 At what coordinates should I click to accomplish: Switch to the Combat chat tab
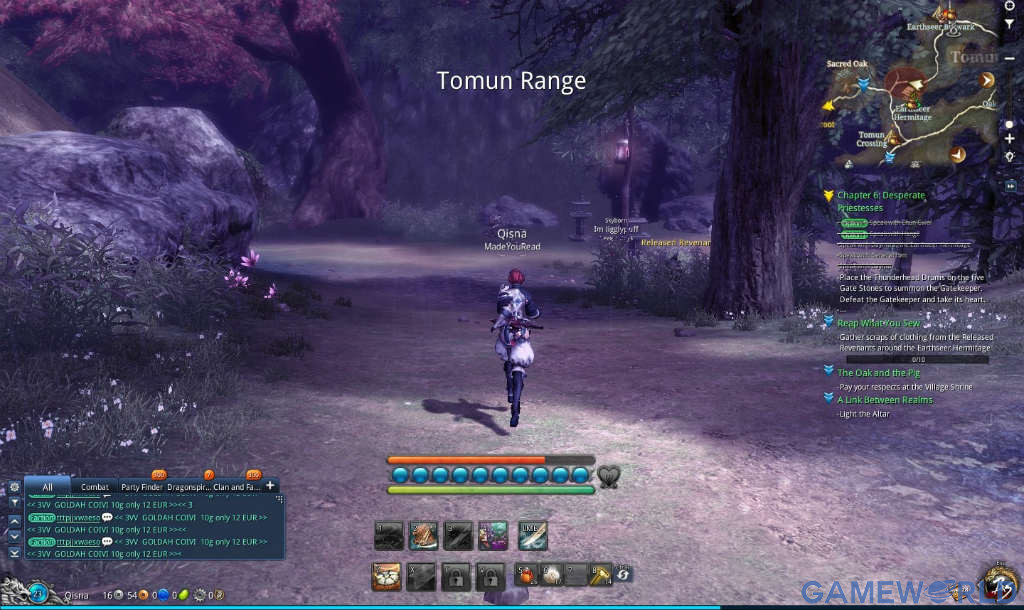click(x=95, y=487)
